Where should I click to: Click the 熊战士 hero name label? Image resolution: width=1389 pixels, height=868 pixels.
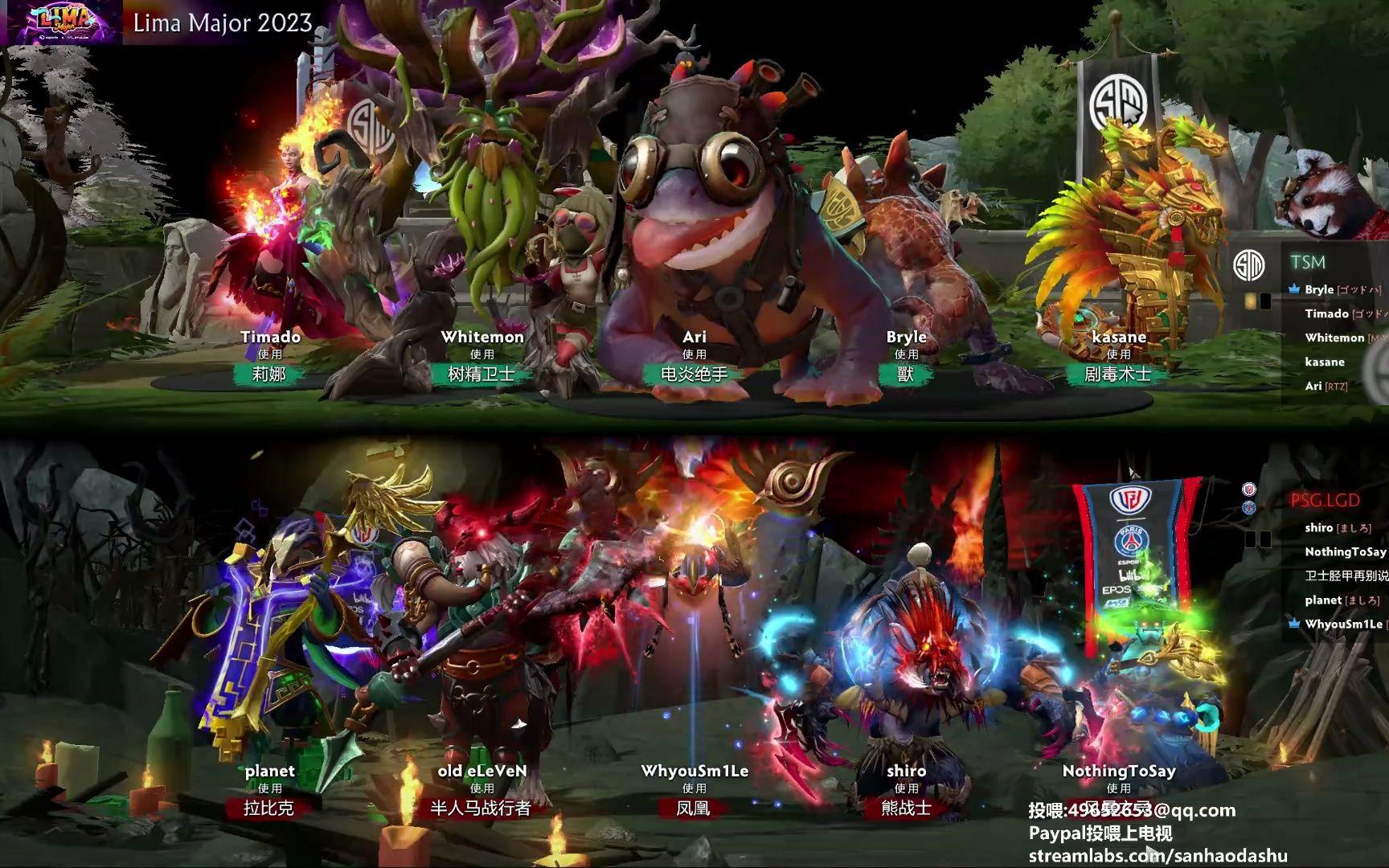point(906,808)
